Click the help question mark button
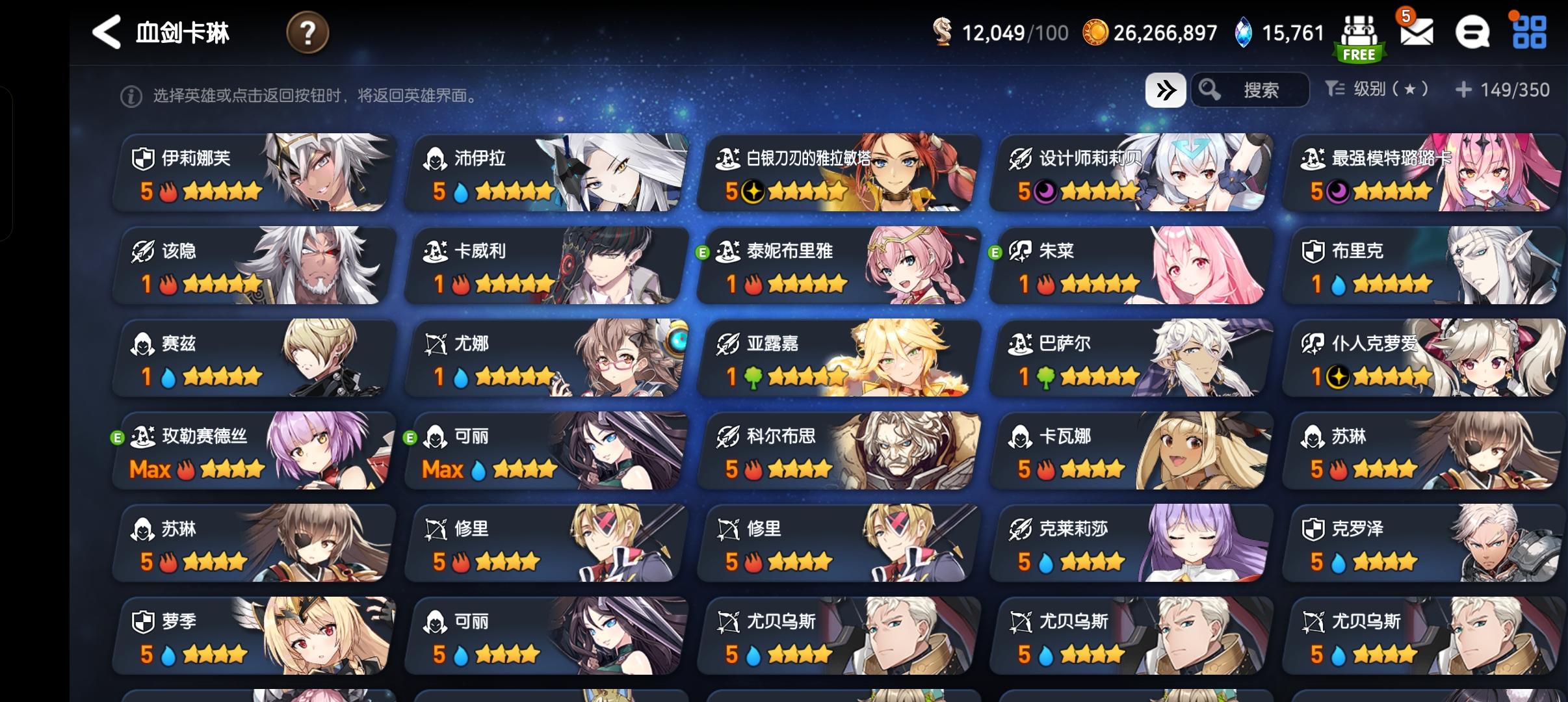The width and height of the screenshot is (1568, 702). (308, 32)
